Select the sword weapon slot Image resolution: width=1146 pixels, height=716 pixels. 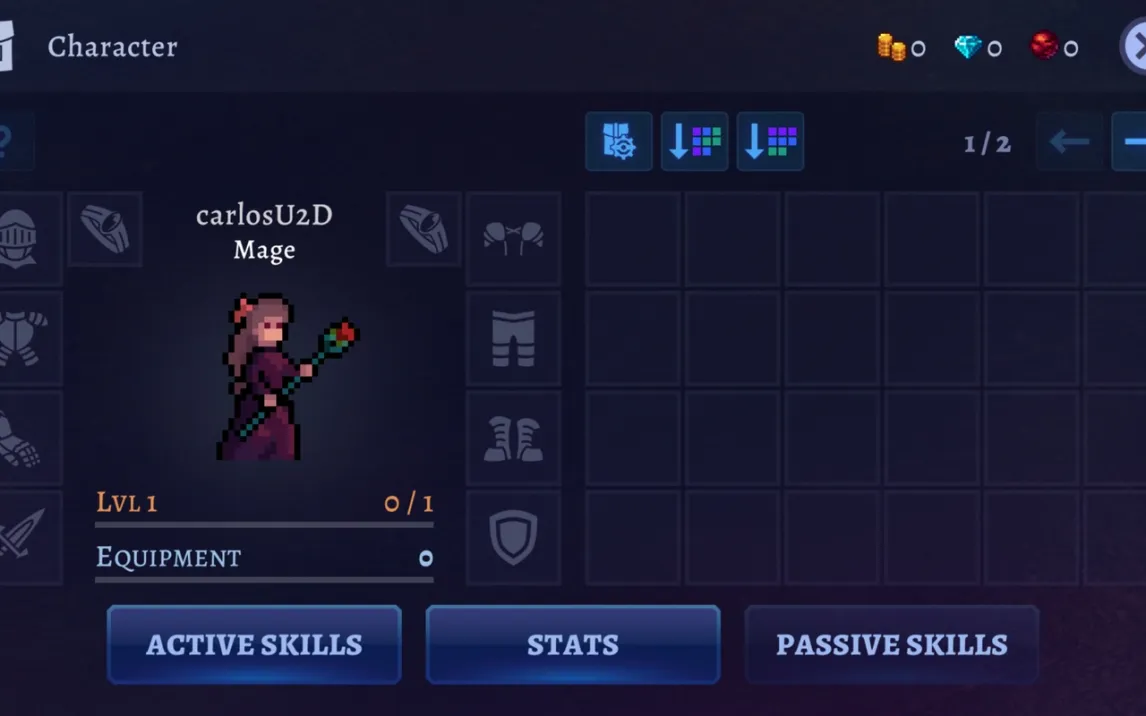click(x=20, y=537)
